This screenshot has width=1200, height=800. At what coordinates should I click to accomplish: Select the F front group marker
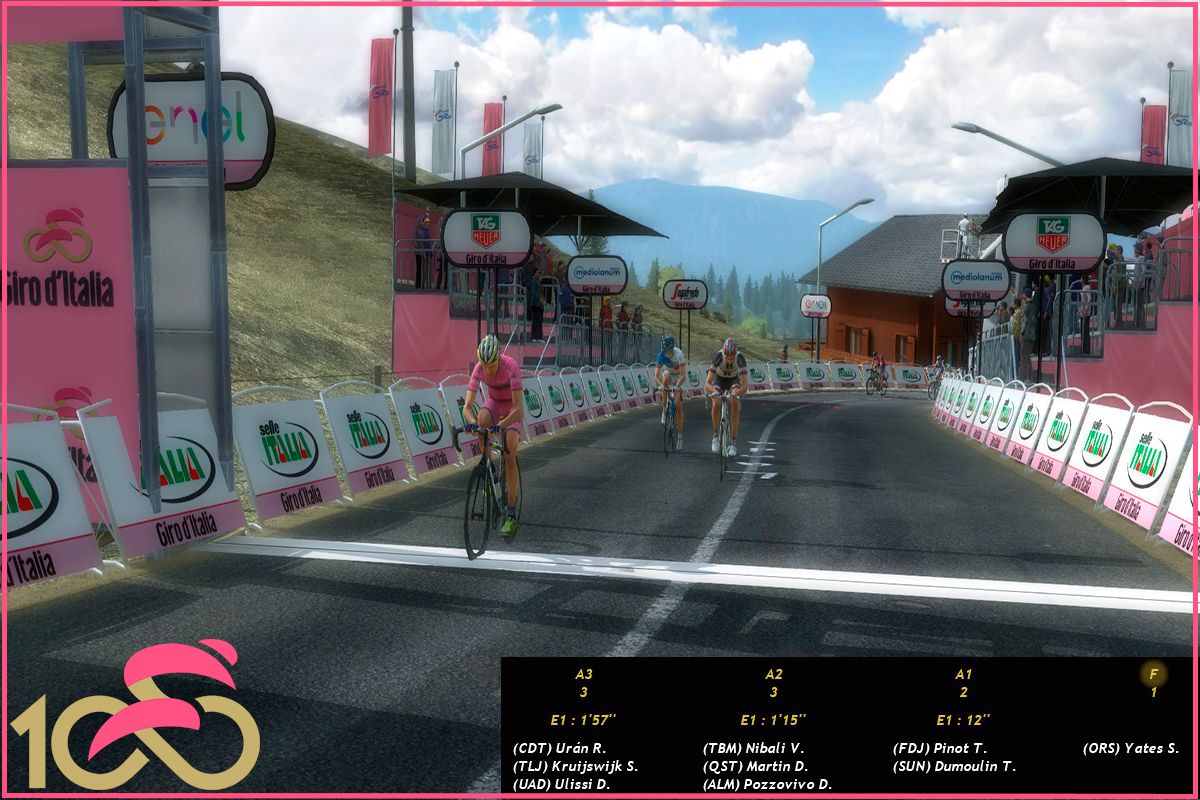tap(1153, 675)
